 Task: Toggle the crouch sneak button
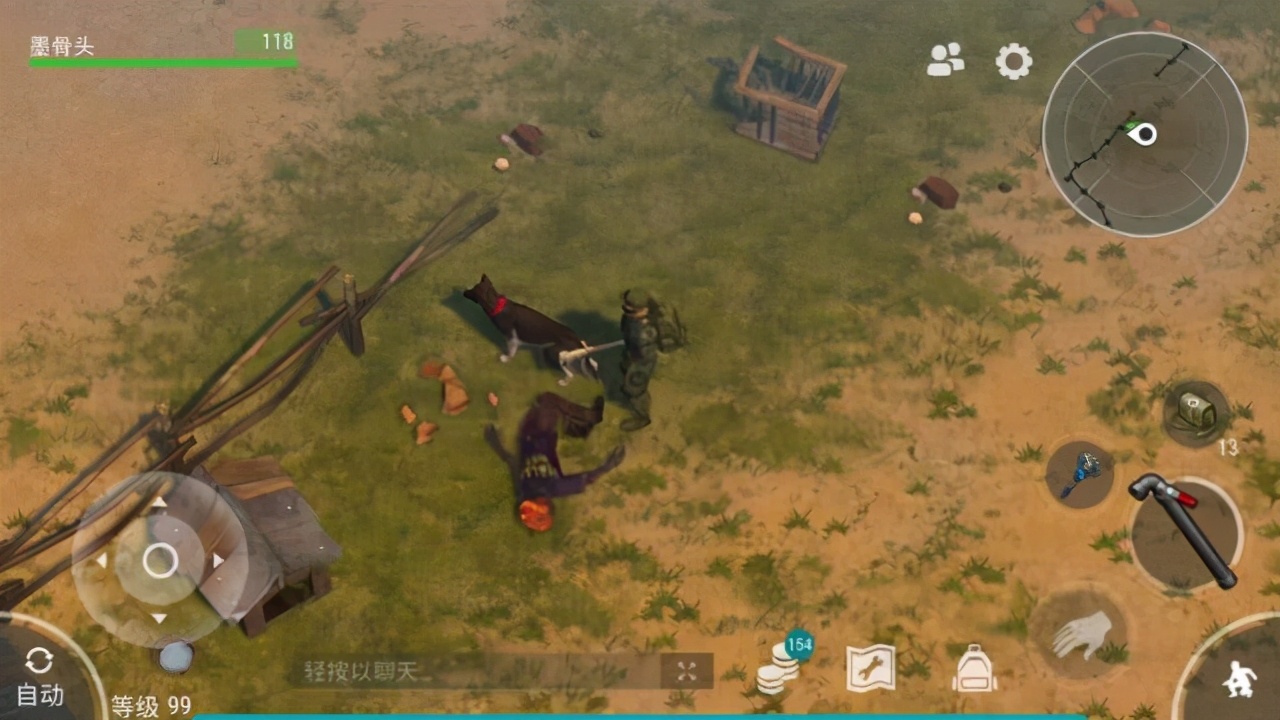[1239, 680]
